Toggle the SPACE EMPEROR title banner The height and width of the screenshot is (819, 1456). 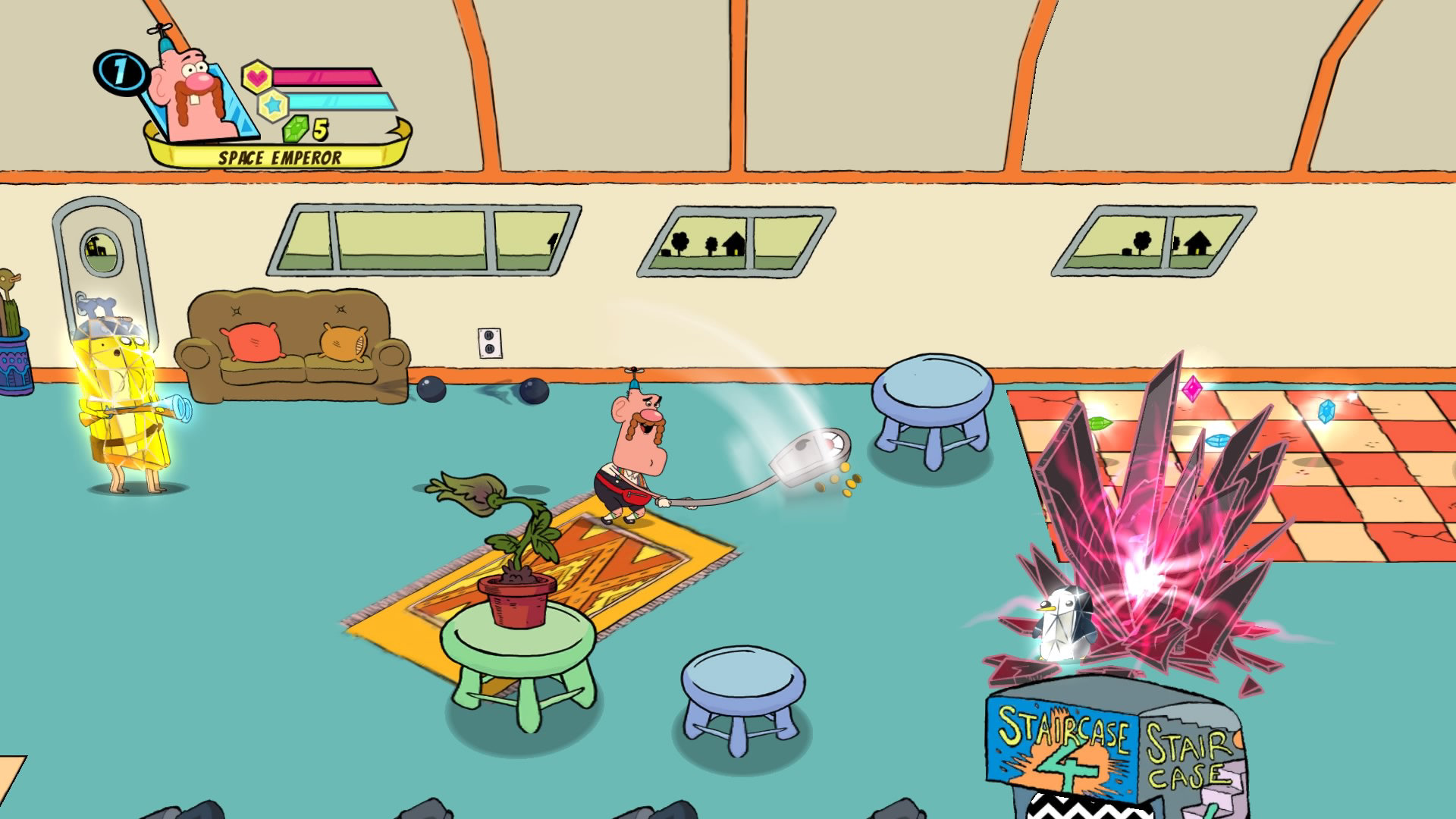coord(279,158)
